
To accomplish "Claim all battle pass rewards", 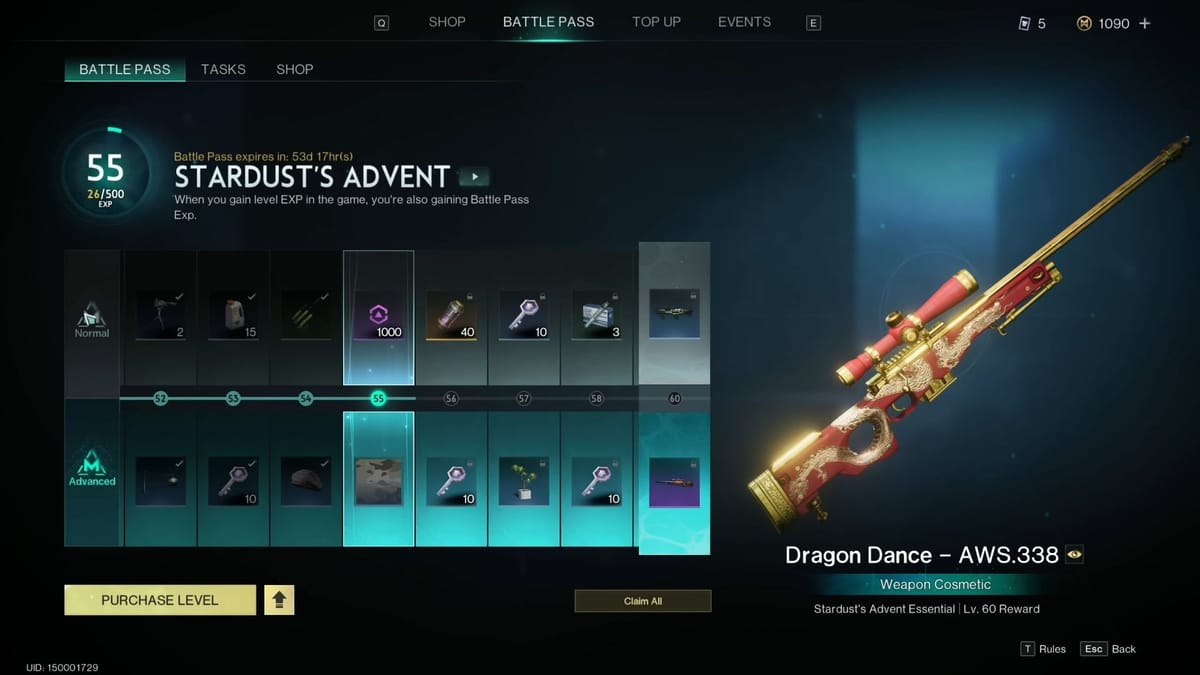I will tap(642, 601).
